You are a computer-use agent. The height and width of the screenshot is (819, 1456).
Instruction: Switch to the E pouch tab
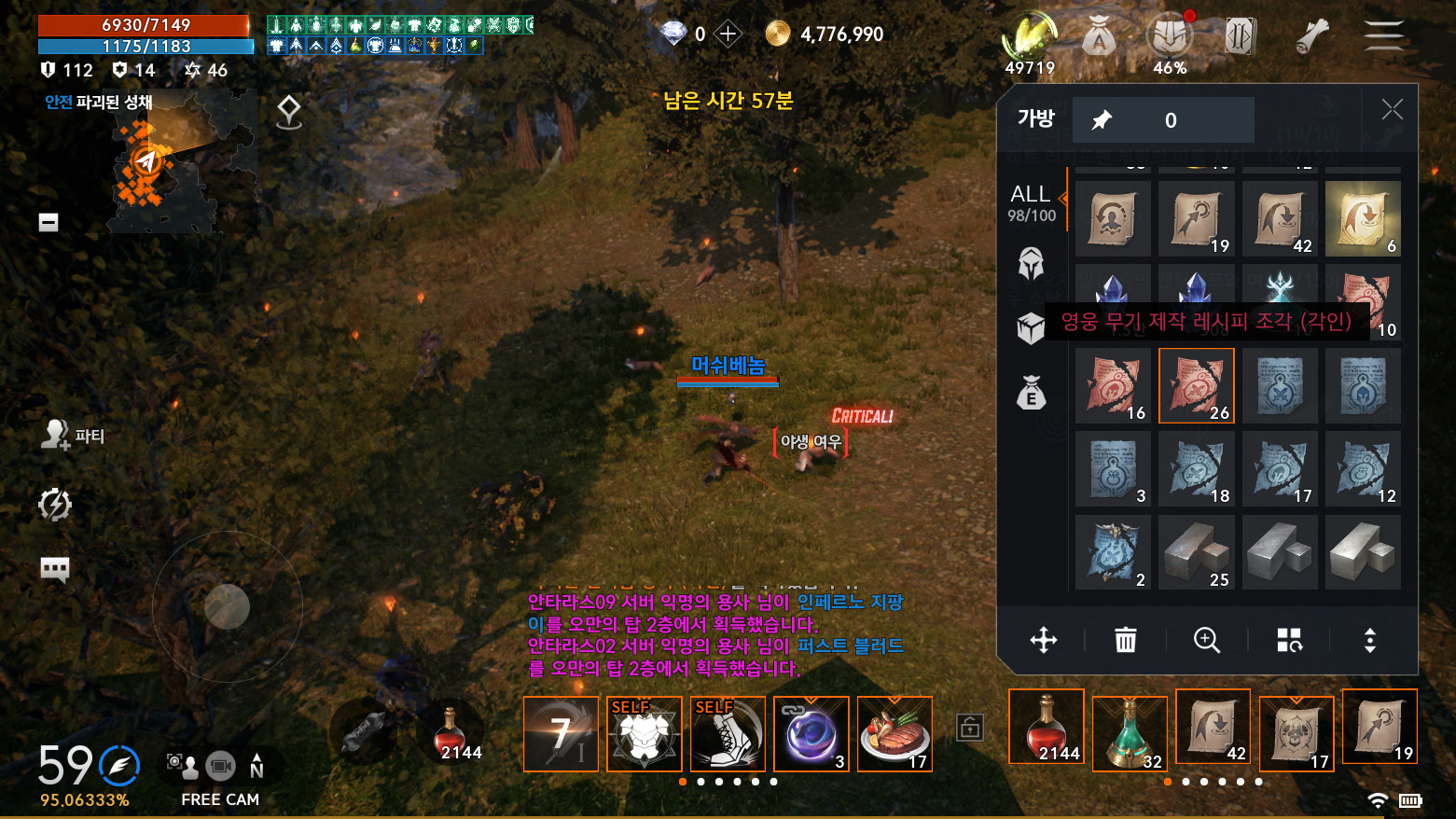(1031, 393)
